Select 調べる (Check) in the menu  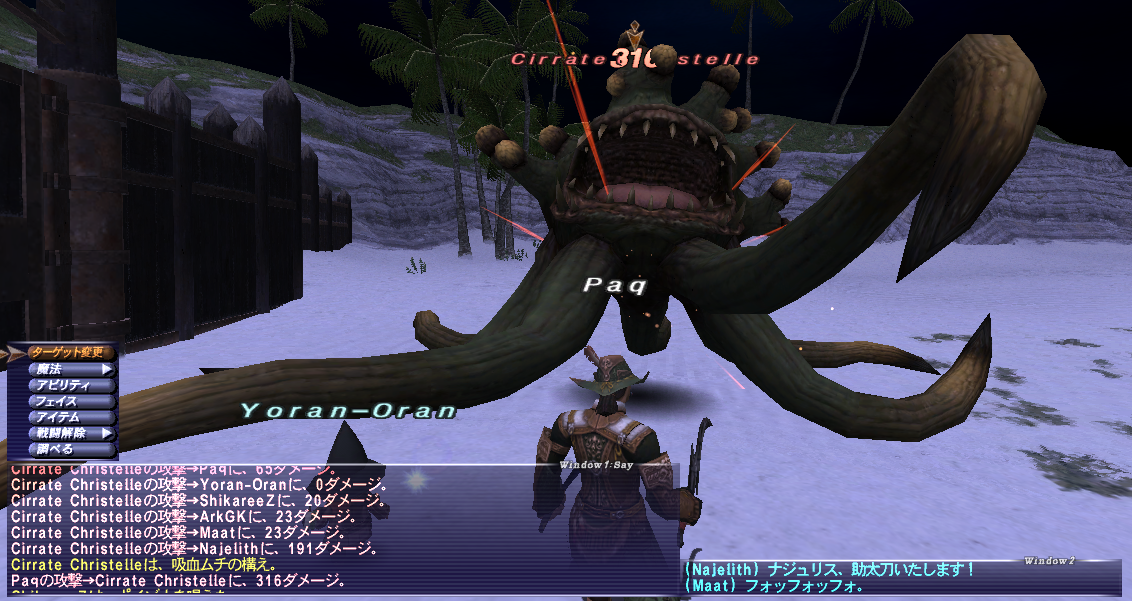[x=67, y=449]
